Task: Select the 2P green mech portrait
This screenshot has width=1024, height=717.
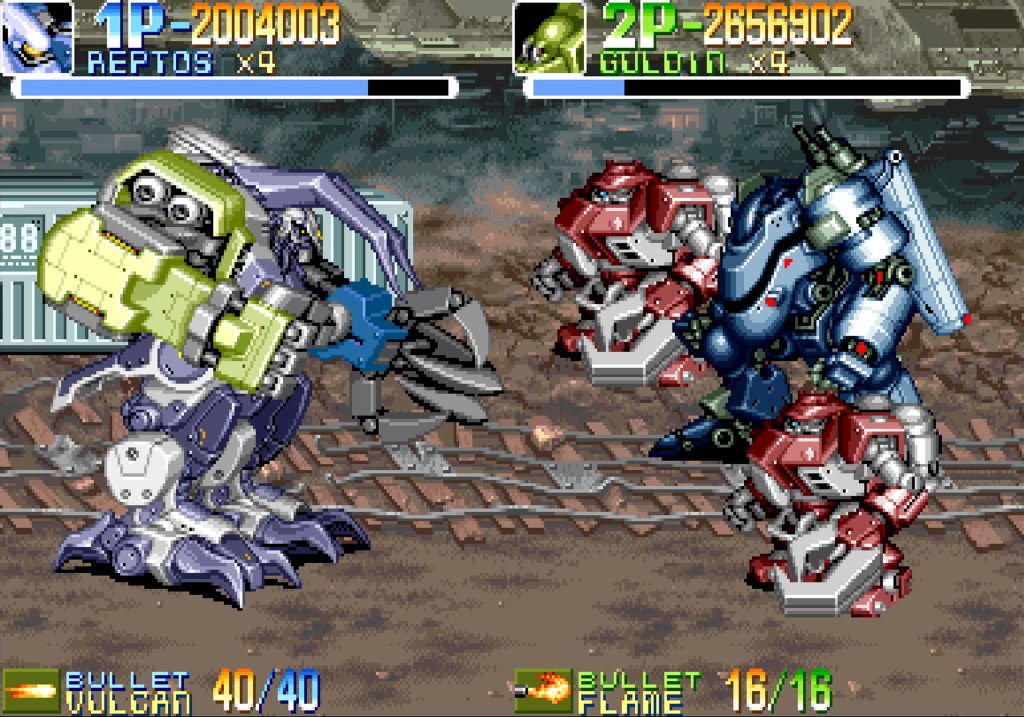Action: click(549, 38)
